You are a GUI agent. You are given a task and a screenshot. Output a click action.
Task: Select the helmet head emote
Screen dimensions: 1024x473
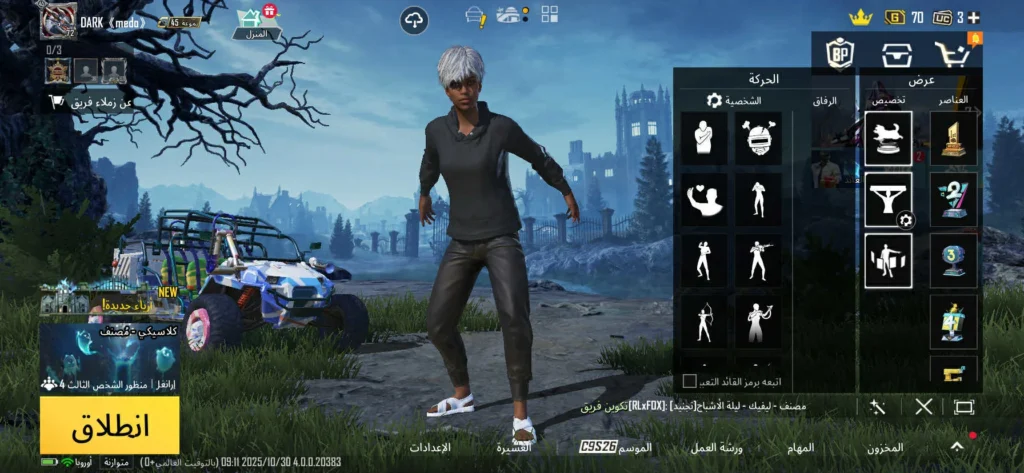(x=758, y=138)
